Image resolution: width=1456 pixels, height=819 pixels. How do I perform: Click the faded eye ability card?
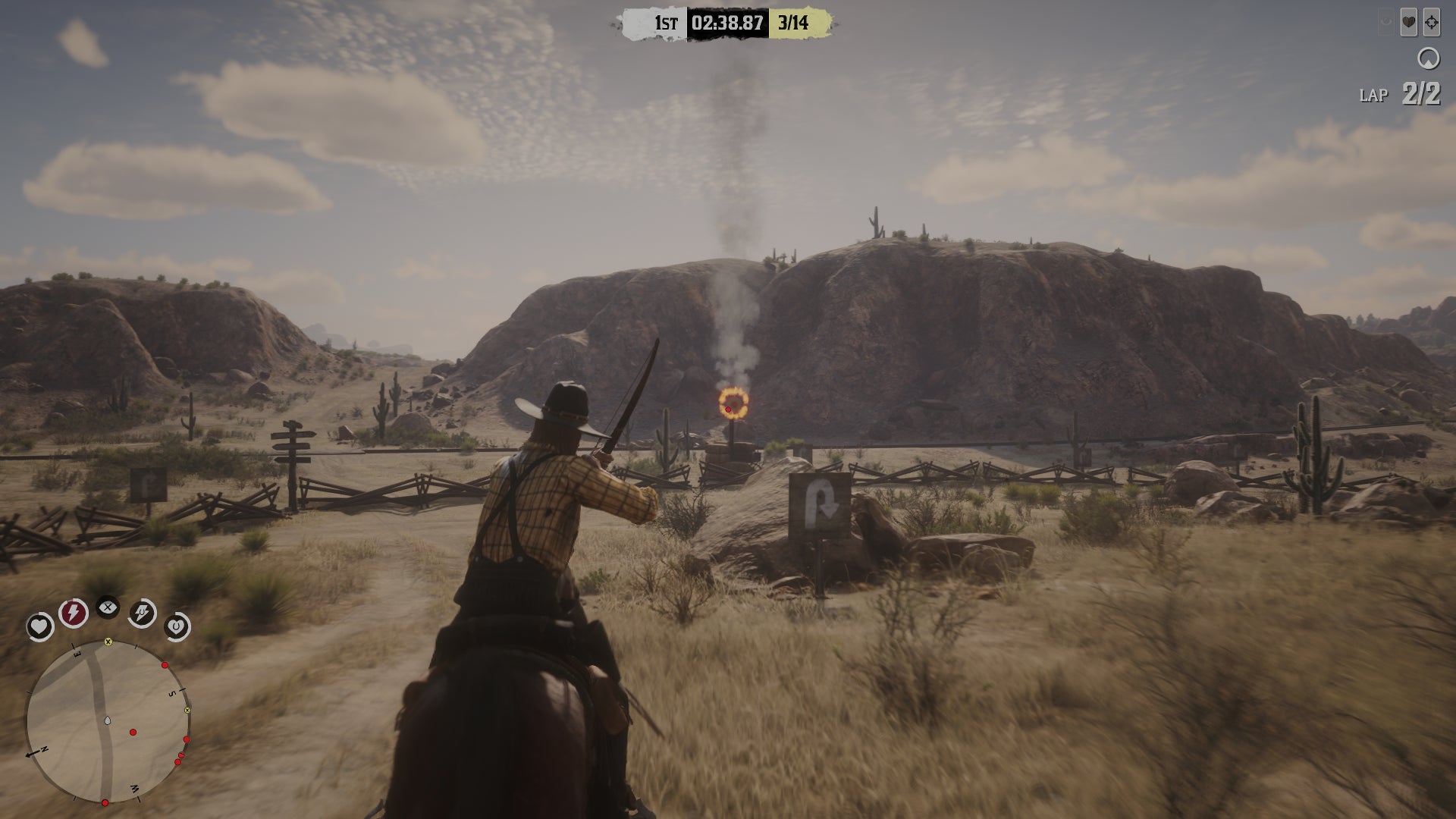coord(1386,23)
